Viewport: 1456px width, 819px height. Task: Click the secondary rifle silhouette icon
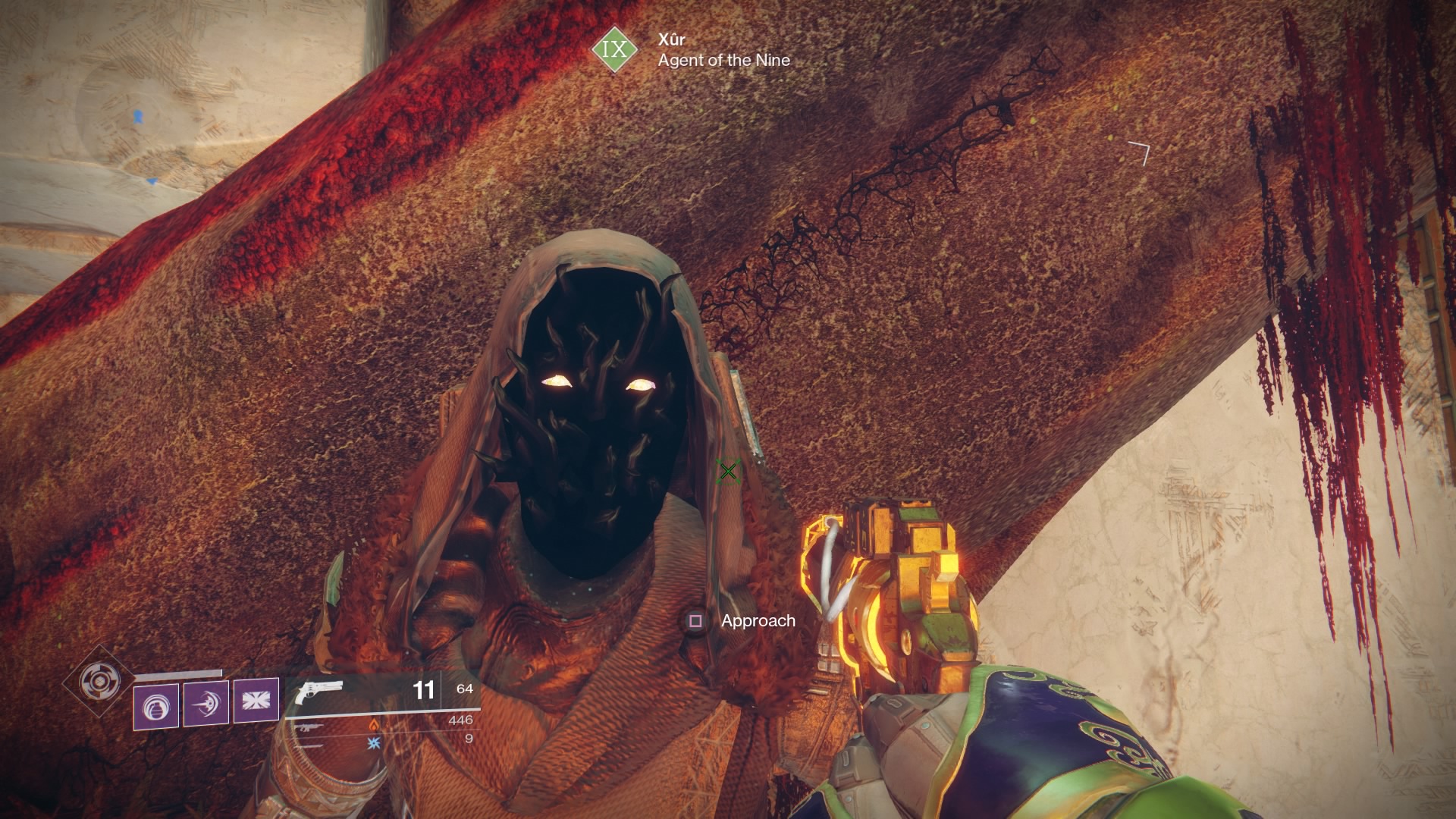[x=309, y=726]
